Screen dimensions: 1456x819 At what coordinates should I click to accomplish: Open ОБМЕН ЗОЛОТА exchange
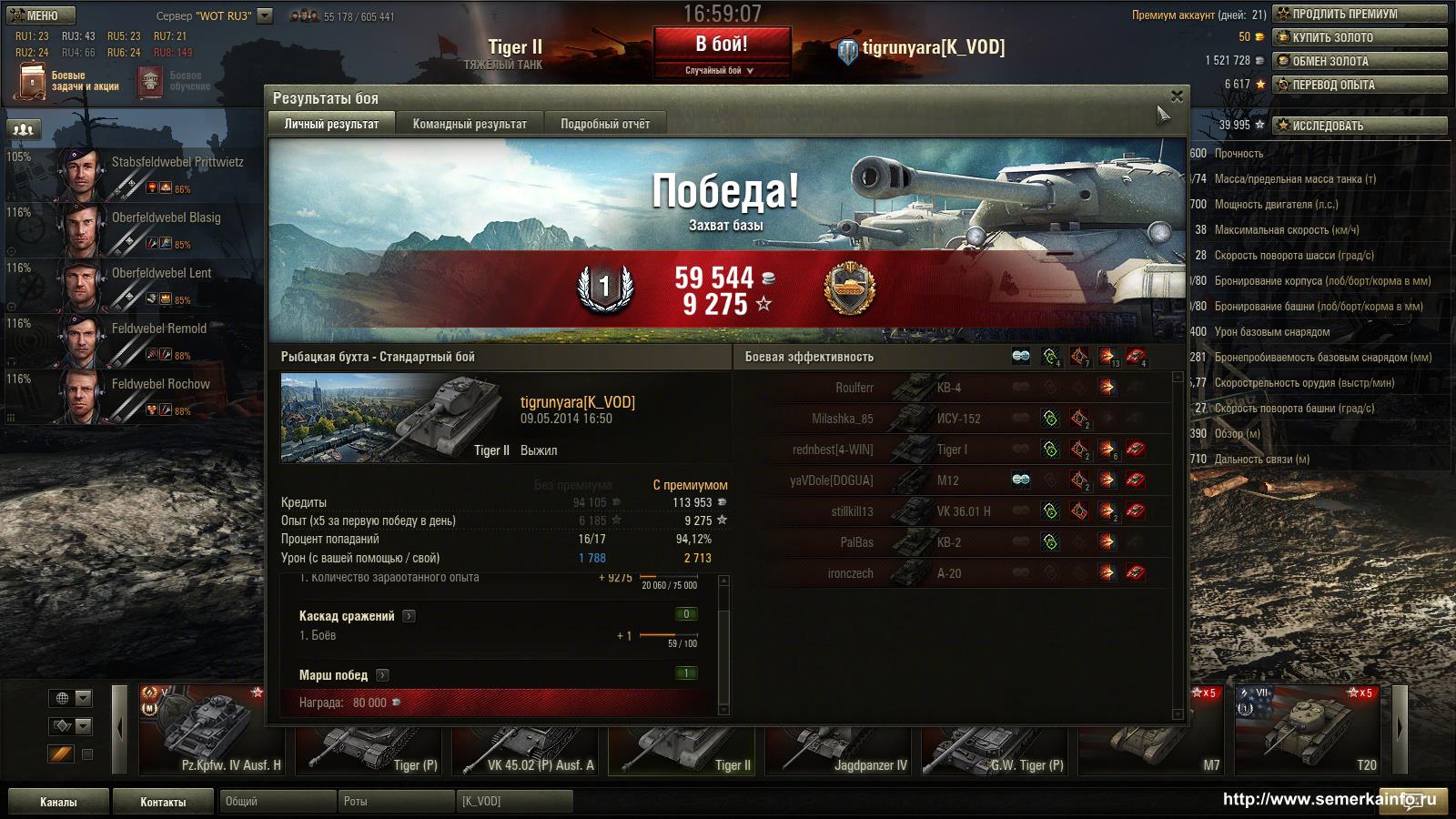pos(1360,61)
